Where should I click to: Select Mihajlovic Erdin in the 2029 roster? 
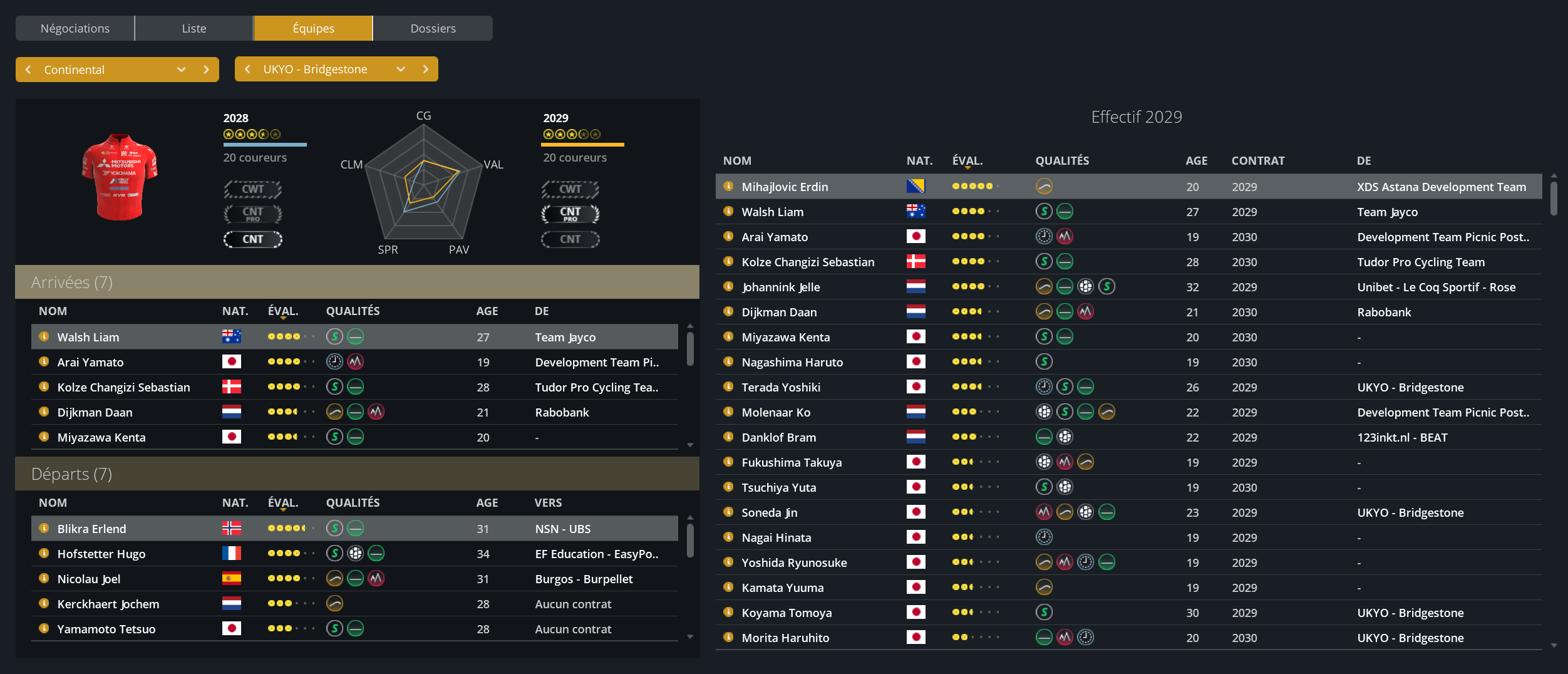pyautogui.click(x=785, y=187)
